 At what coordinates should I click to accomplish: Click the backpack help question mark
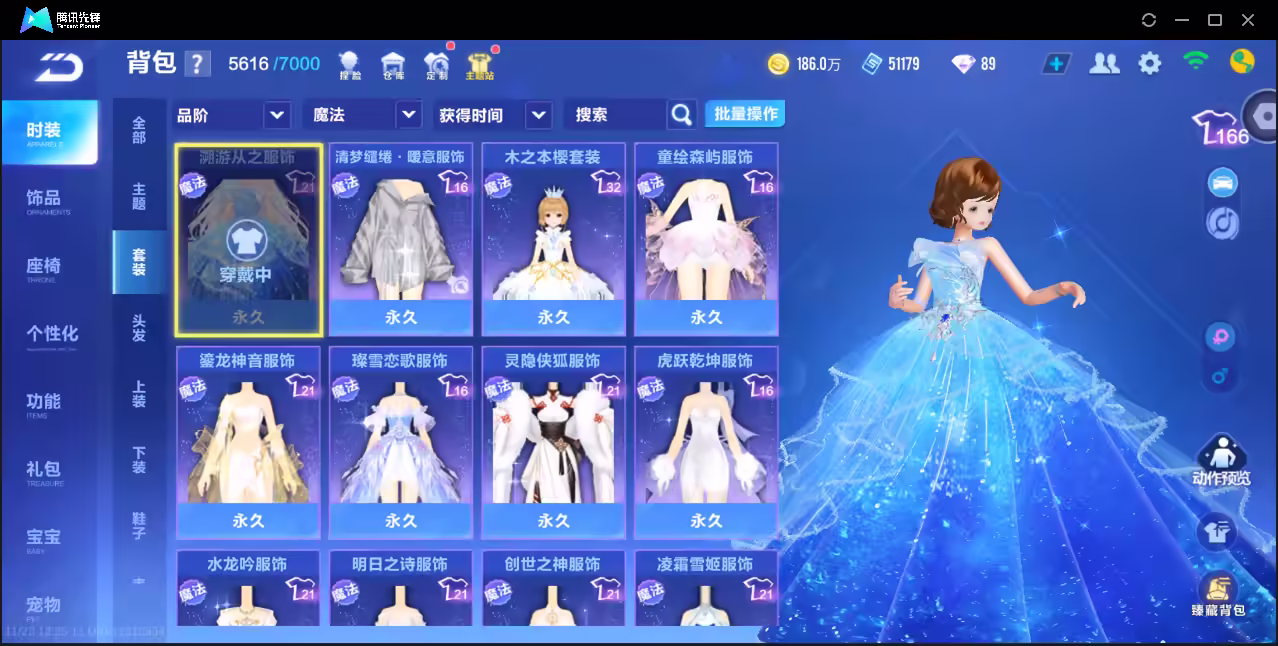pos(198,64)
